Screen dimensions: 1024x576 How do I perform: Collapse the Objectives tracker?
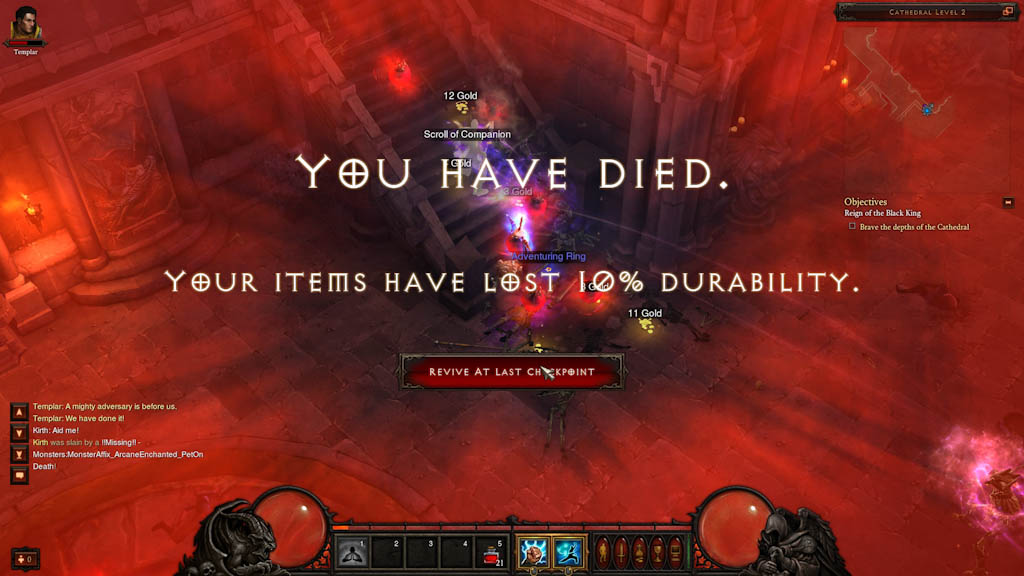point(1008,203)
